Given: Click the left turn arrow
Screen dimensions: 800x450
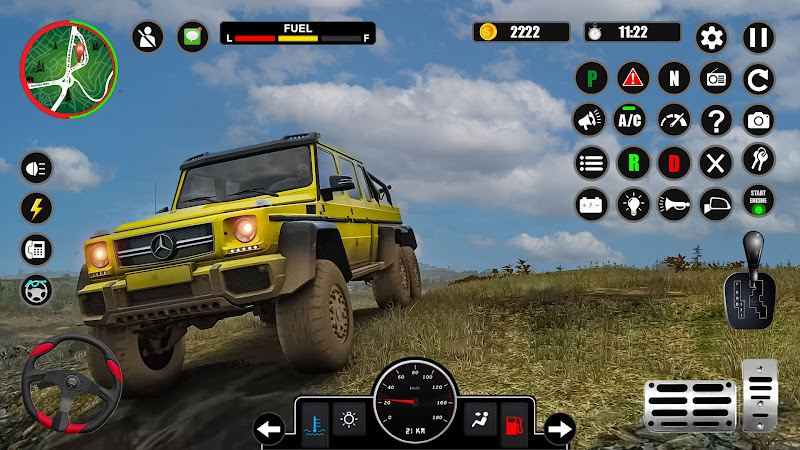Looking at the screenshot, I should click(x=268, y=430).
